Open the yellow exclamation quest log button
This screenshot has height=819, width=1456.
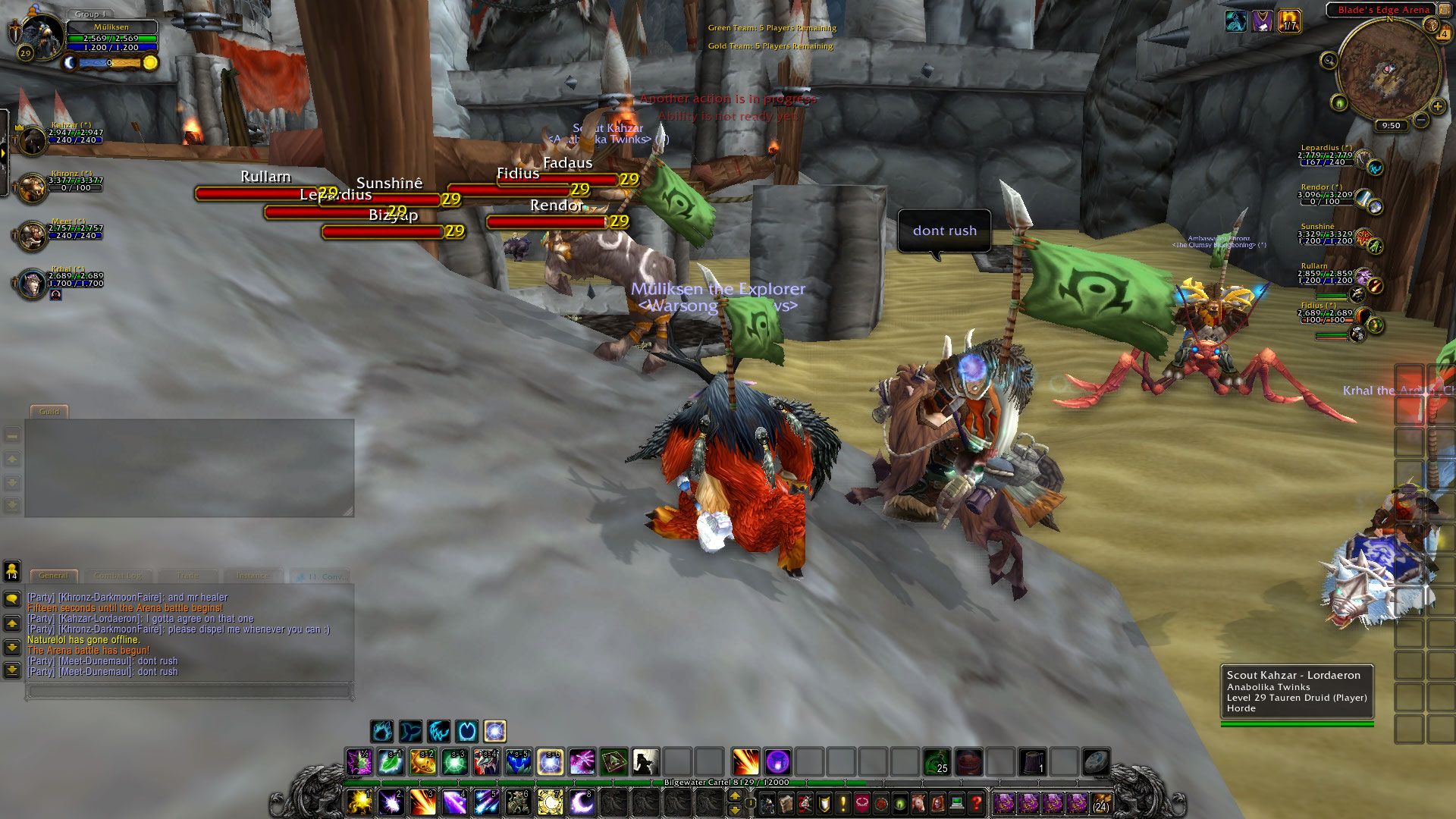[843, 802]
